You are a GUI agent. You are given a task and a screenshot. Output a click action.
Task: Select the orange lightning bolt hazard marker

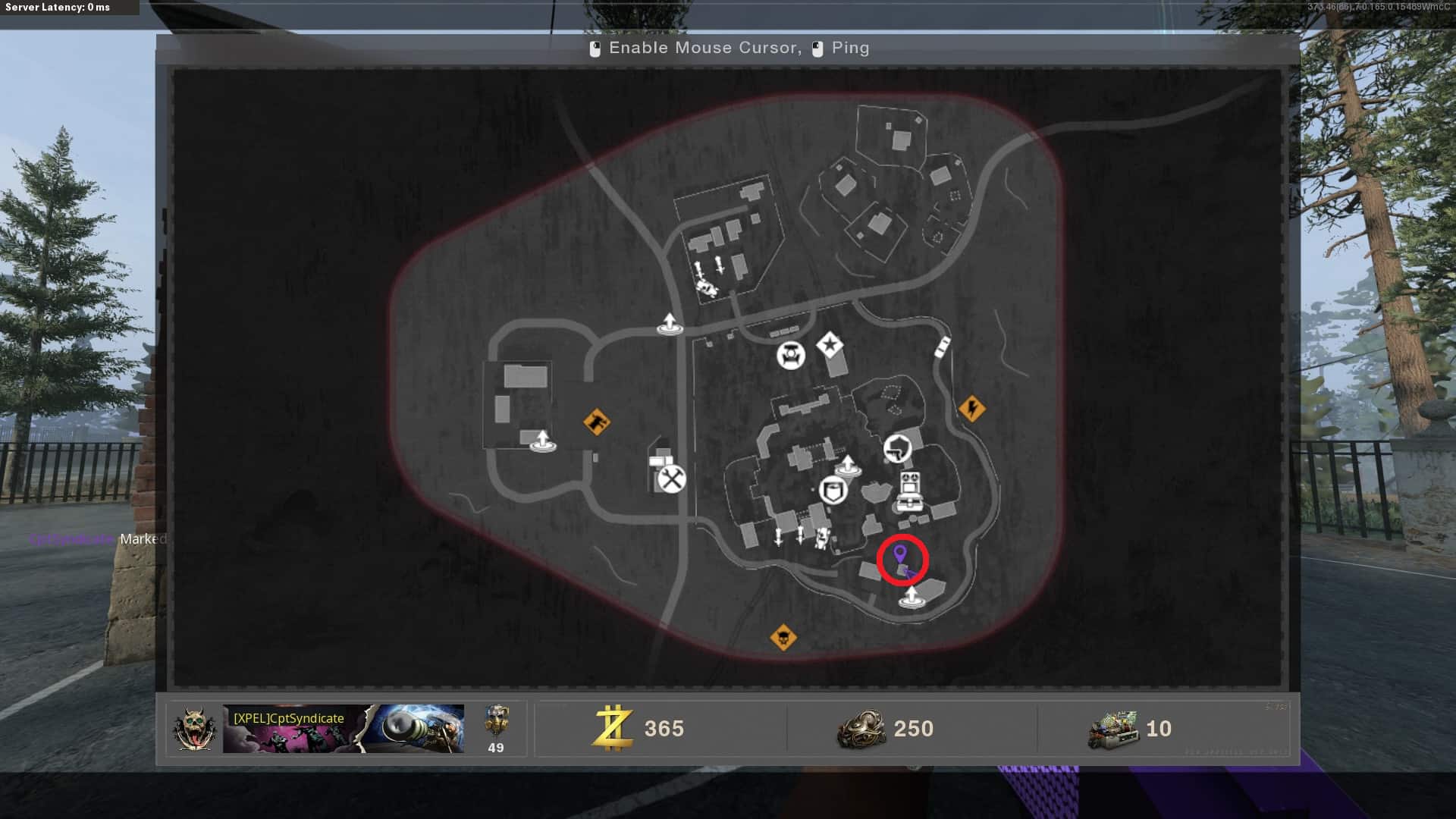pos(971,409)
